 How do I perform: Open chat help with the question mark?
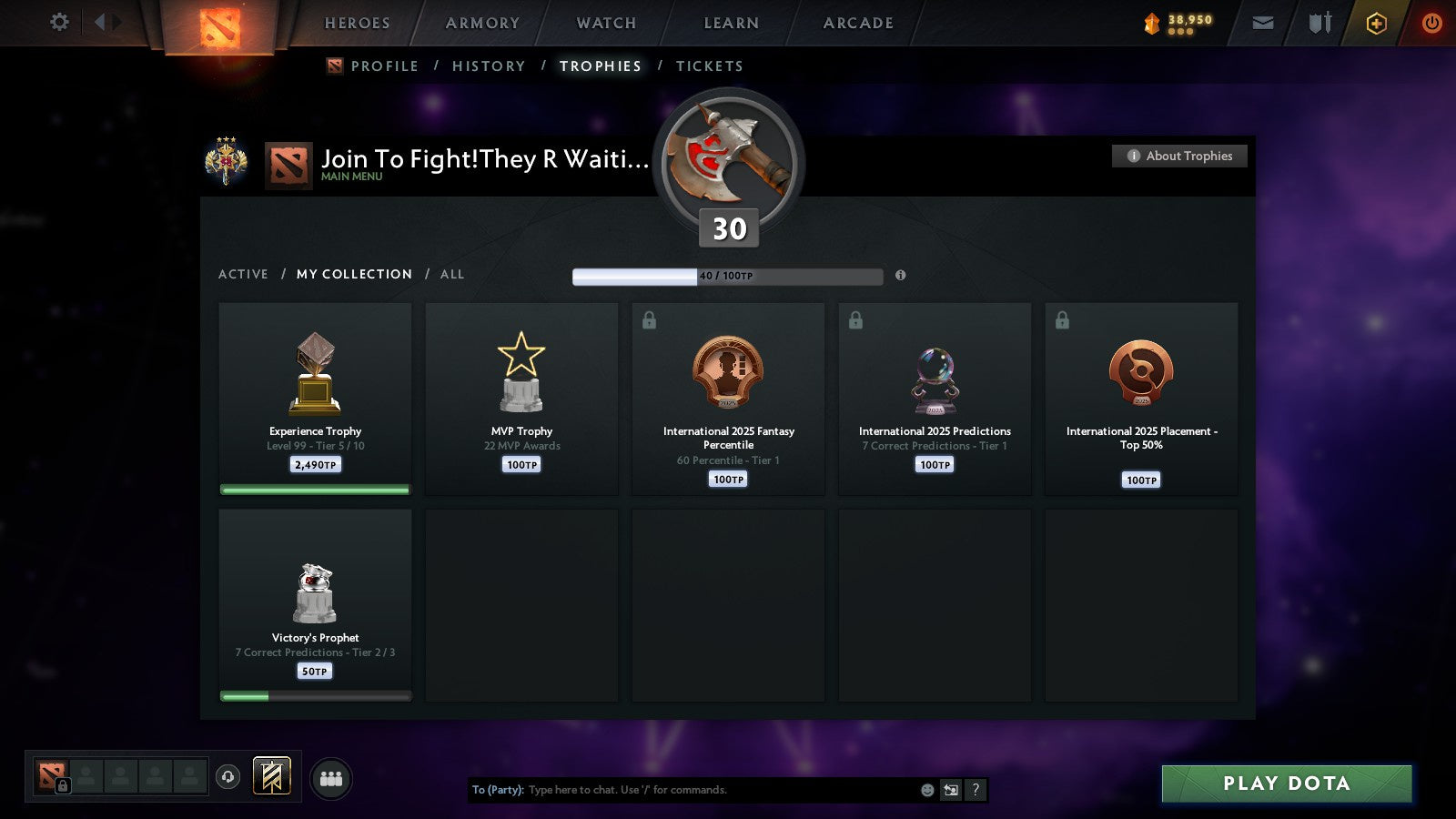[x=976, y=790]
